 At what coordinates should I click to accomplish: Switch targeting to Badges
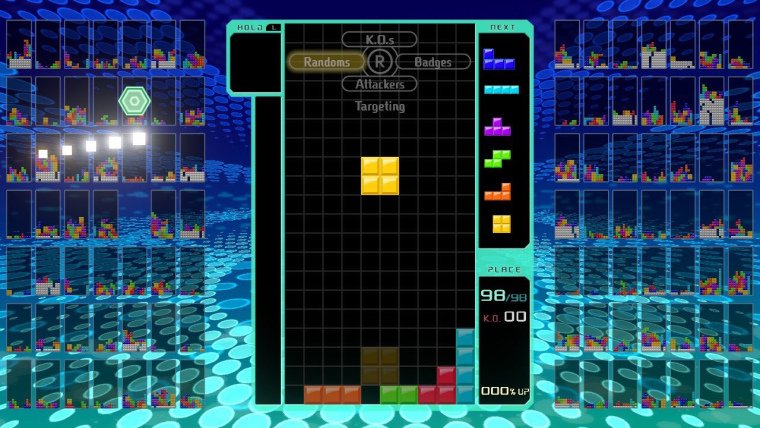(432, 62)
